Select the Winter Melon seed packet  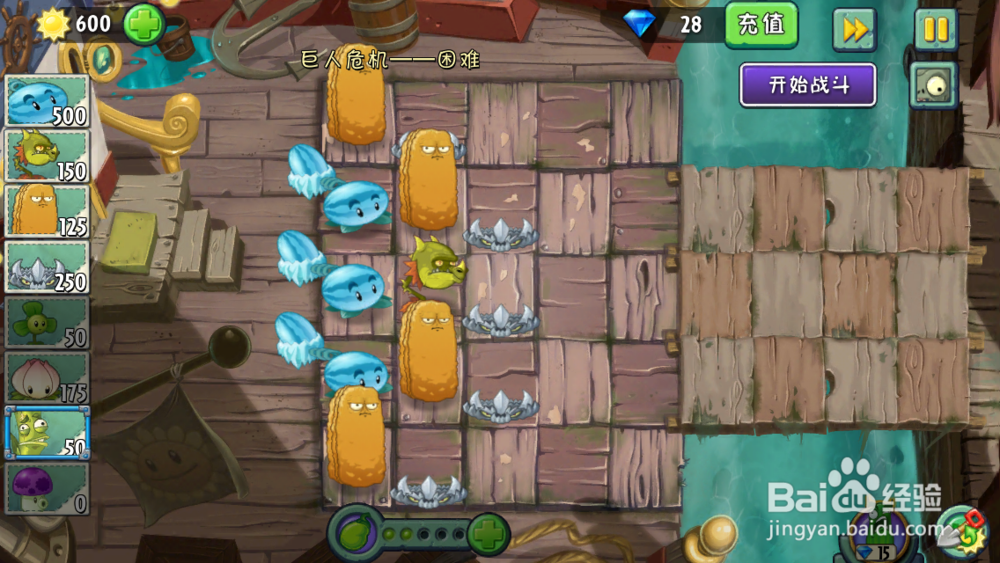click(x=47, y=101)
